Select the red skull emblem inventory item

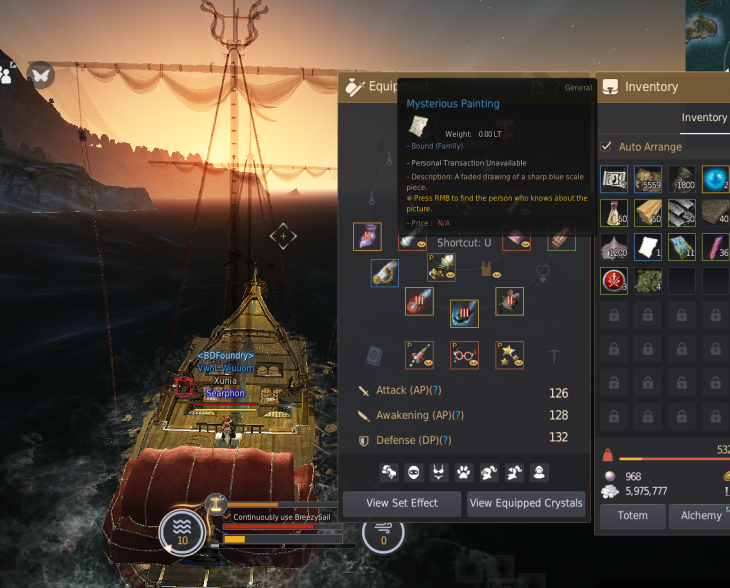point(613,280)
